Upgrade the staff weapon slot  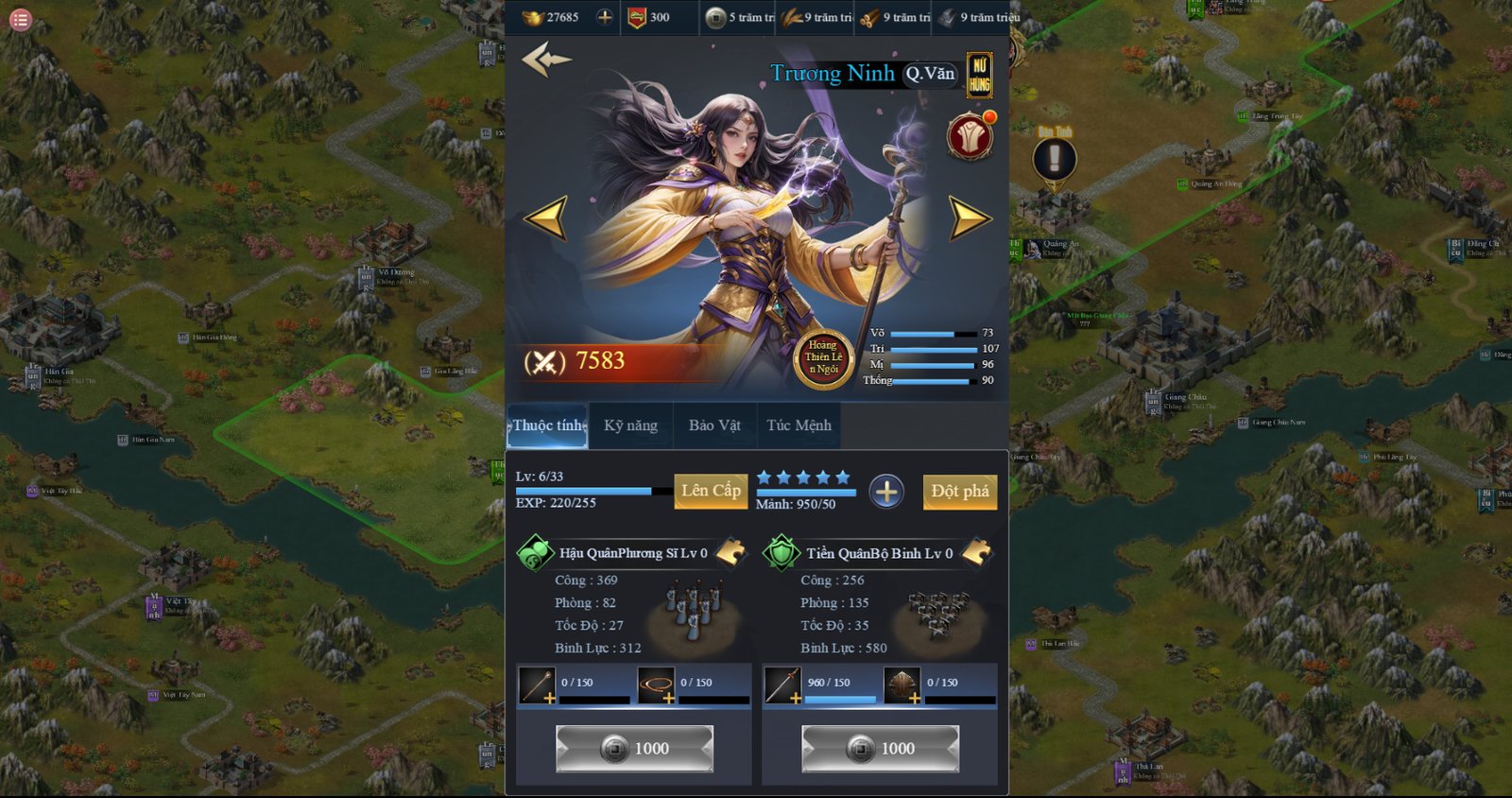coord(537,685)
